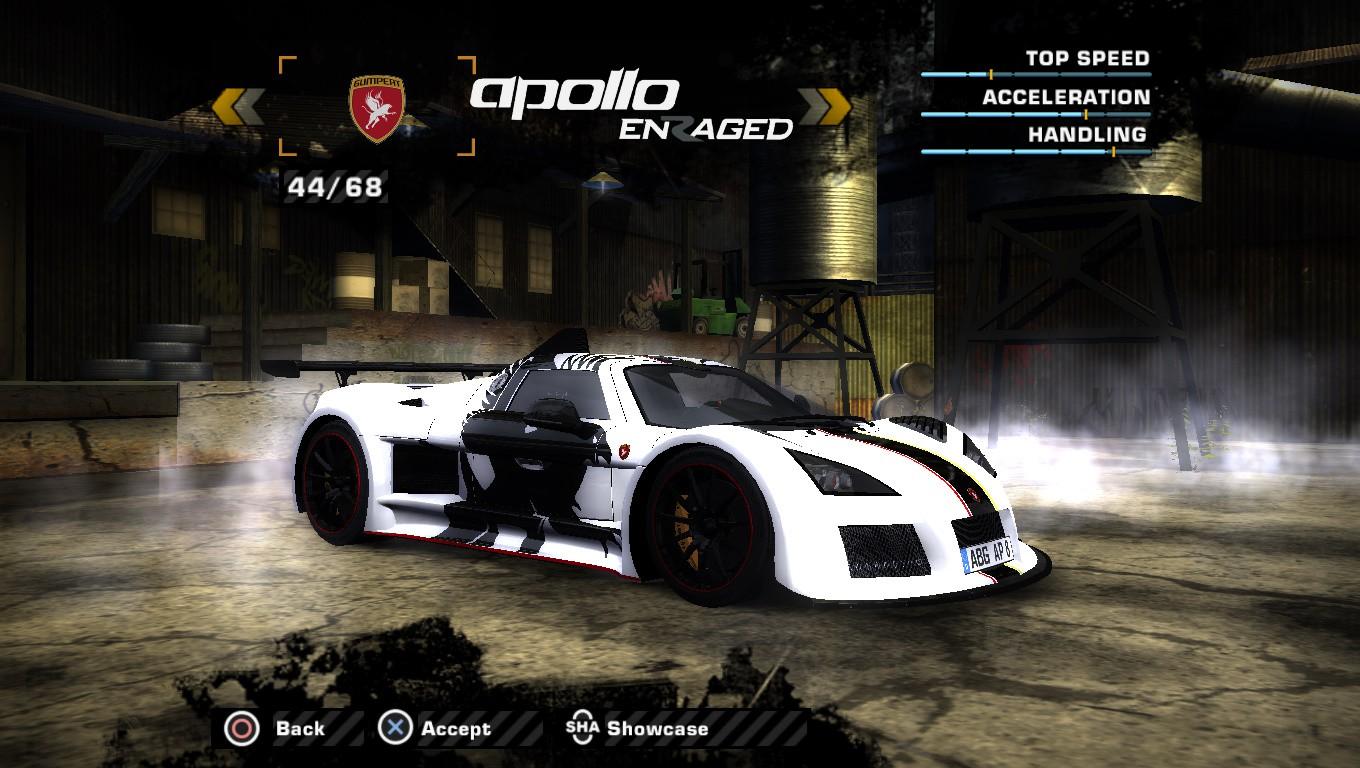Select the Gumpert manufacturer logo badge
This screenshot has height=768, width=1360.
[x=376, y=107]
